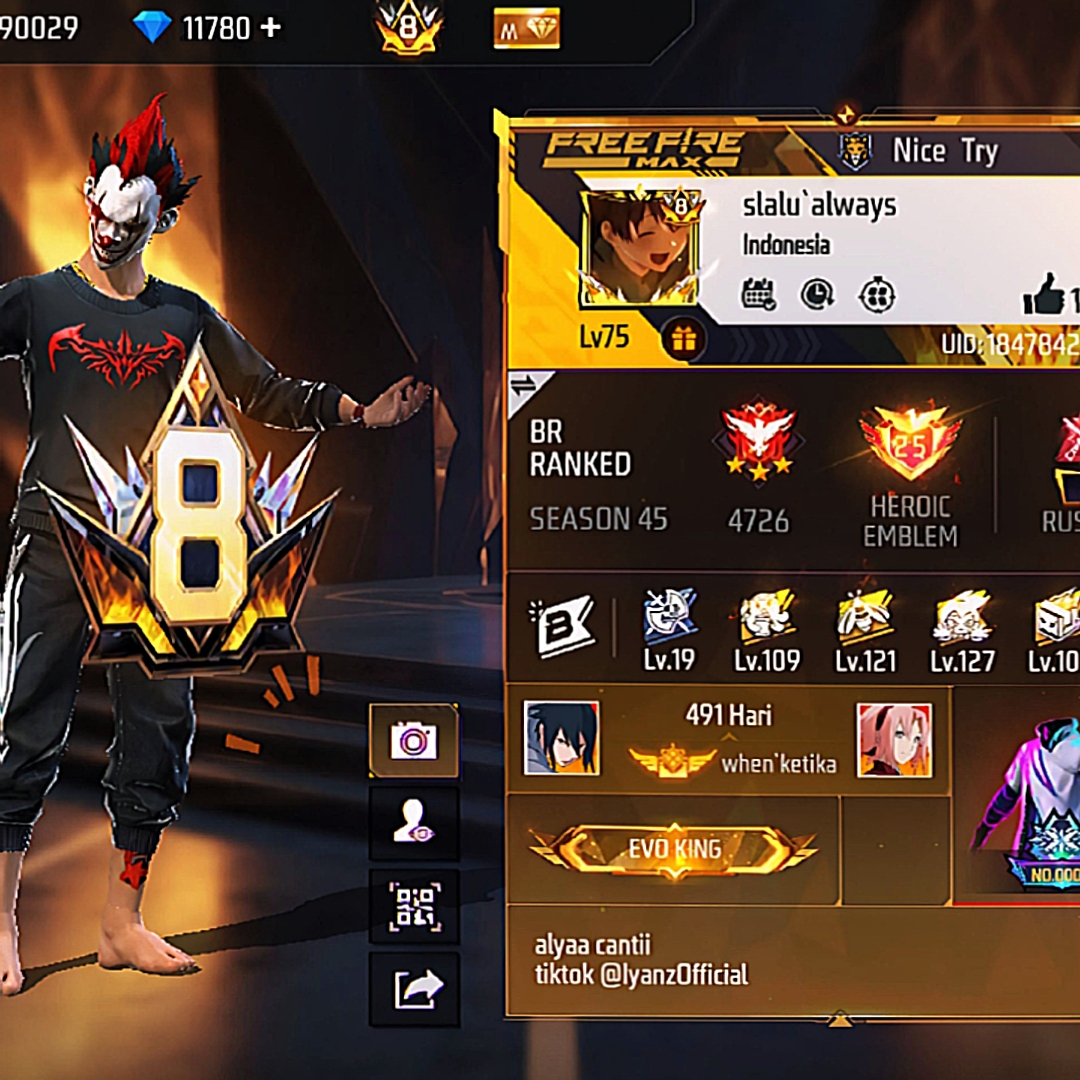Click the clock history icon

click(x=818, y=295)
